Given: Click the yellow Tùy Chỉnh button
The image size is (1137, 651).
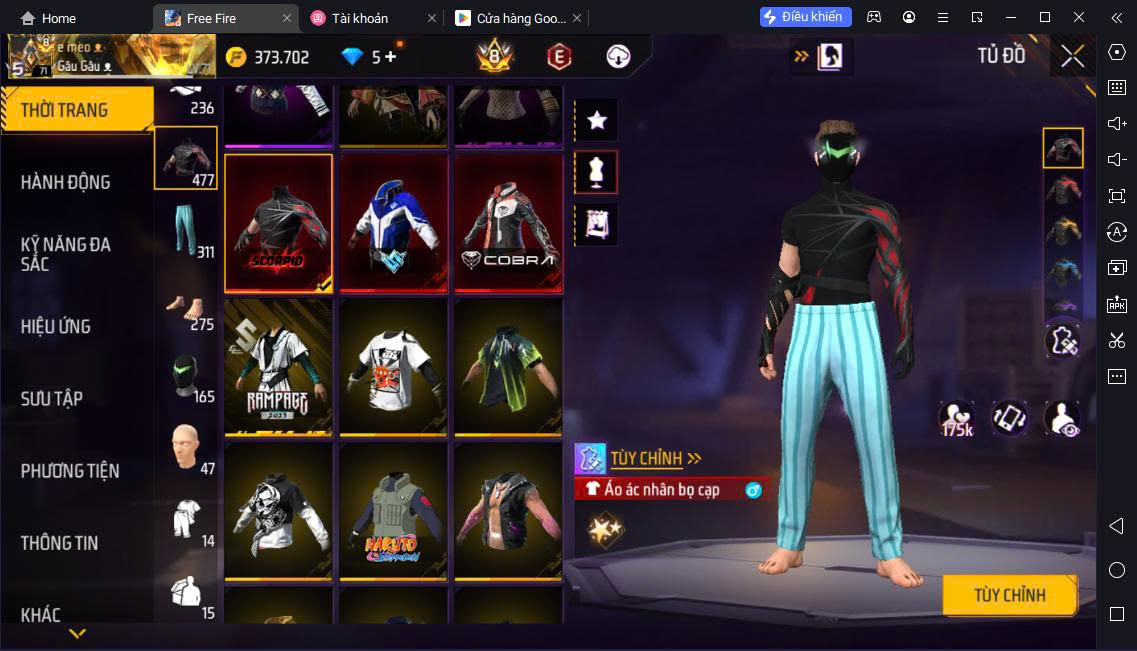Looking at the screenshot, I should click(x=1010, y=595).
